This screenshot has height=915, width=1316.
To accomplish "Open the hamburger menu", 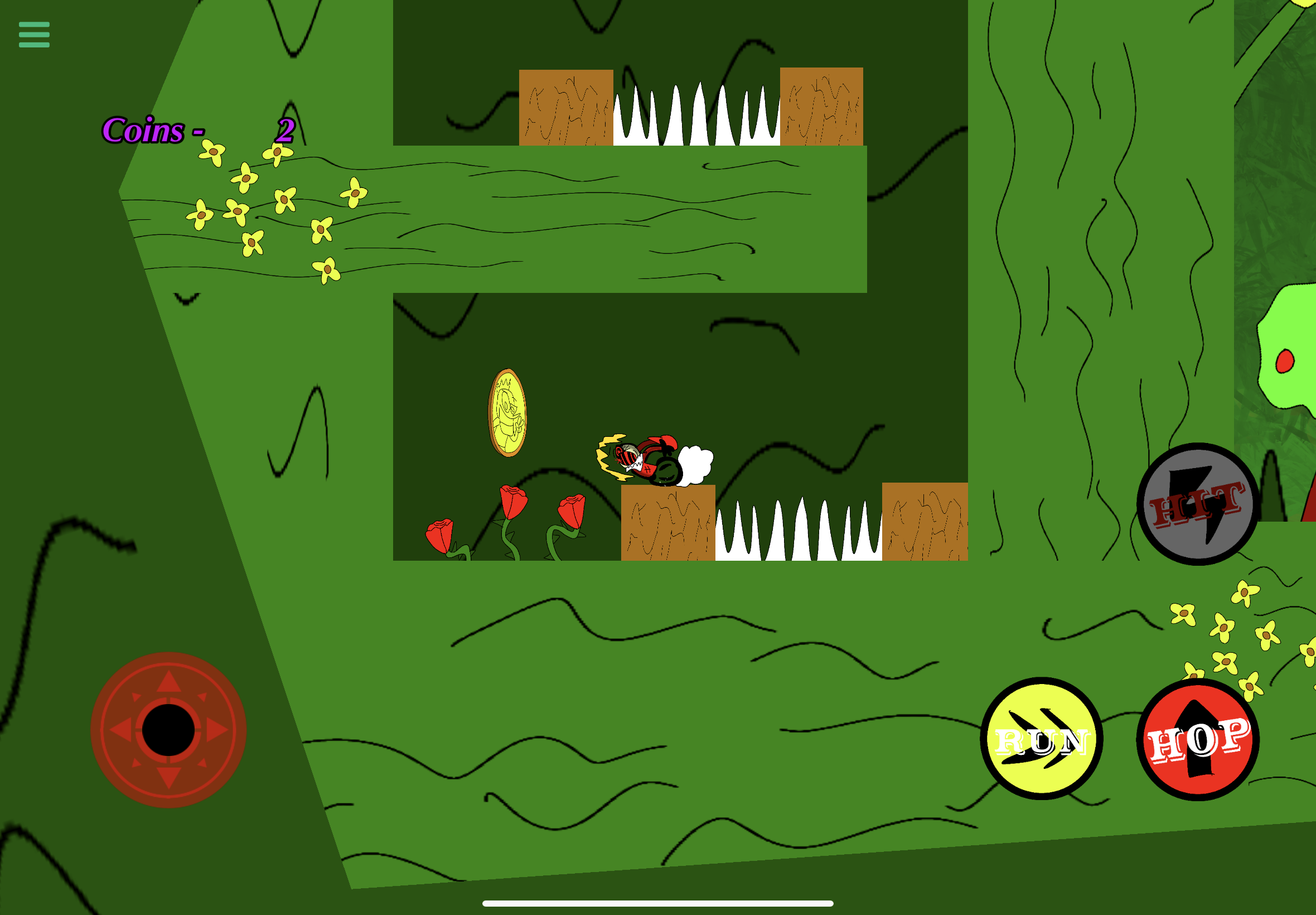I will pos(34,35).
